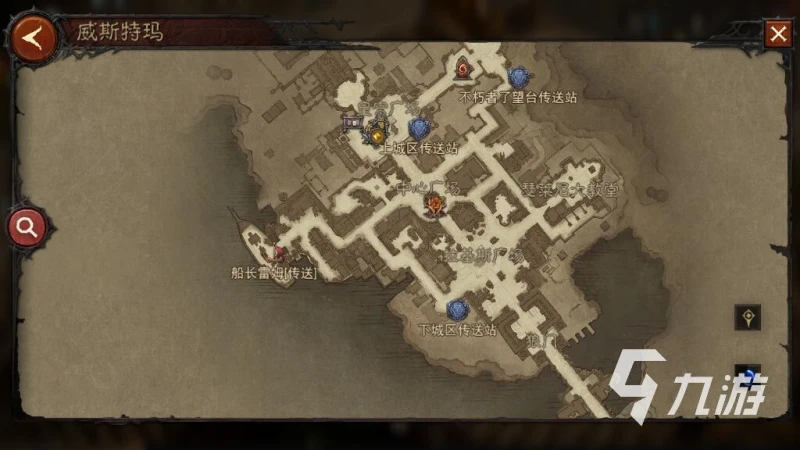Select the 上城区传送站 waypoint shield

tap(419, 128)
